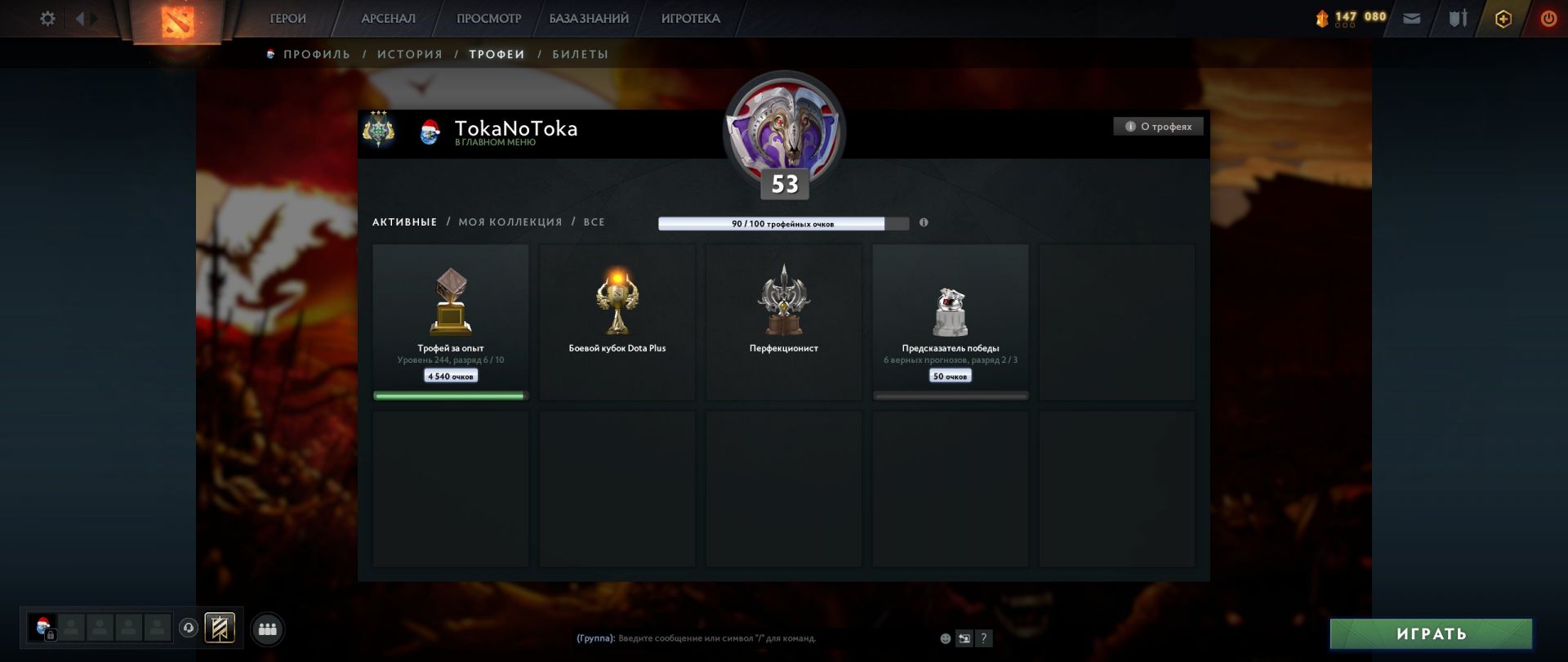This screenshot has height=662, width=1568.
Task: Open the Герои menu
Action: coord(287,18)
